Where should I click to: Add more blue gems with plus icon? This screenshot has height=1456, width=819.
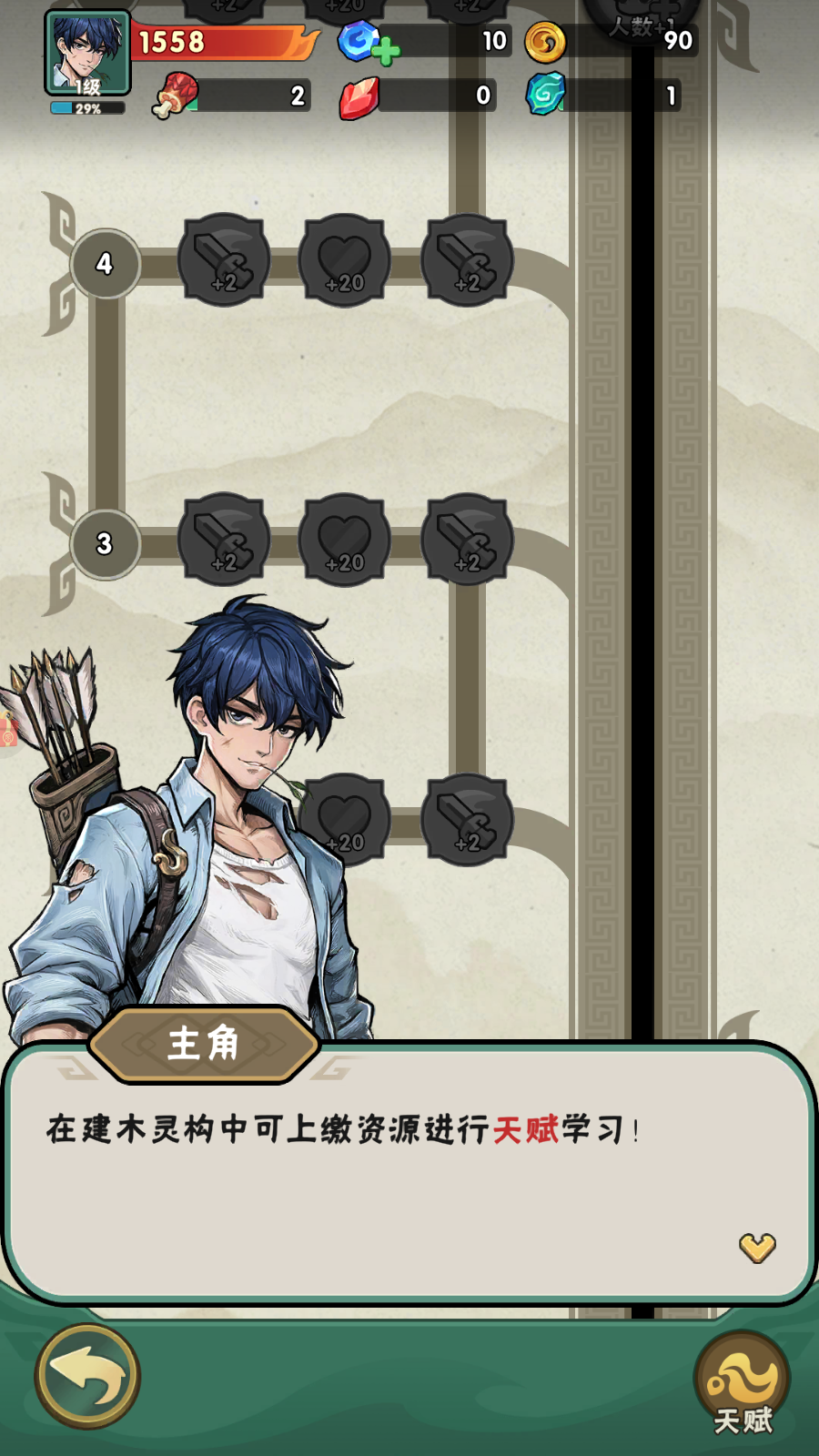[x=385, y=51]
